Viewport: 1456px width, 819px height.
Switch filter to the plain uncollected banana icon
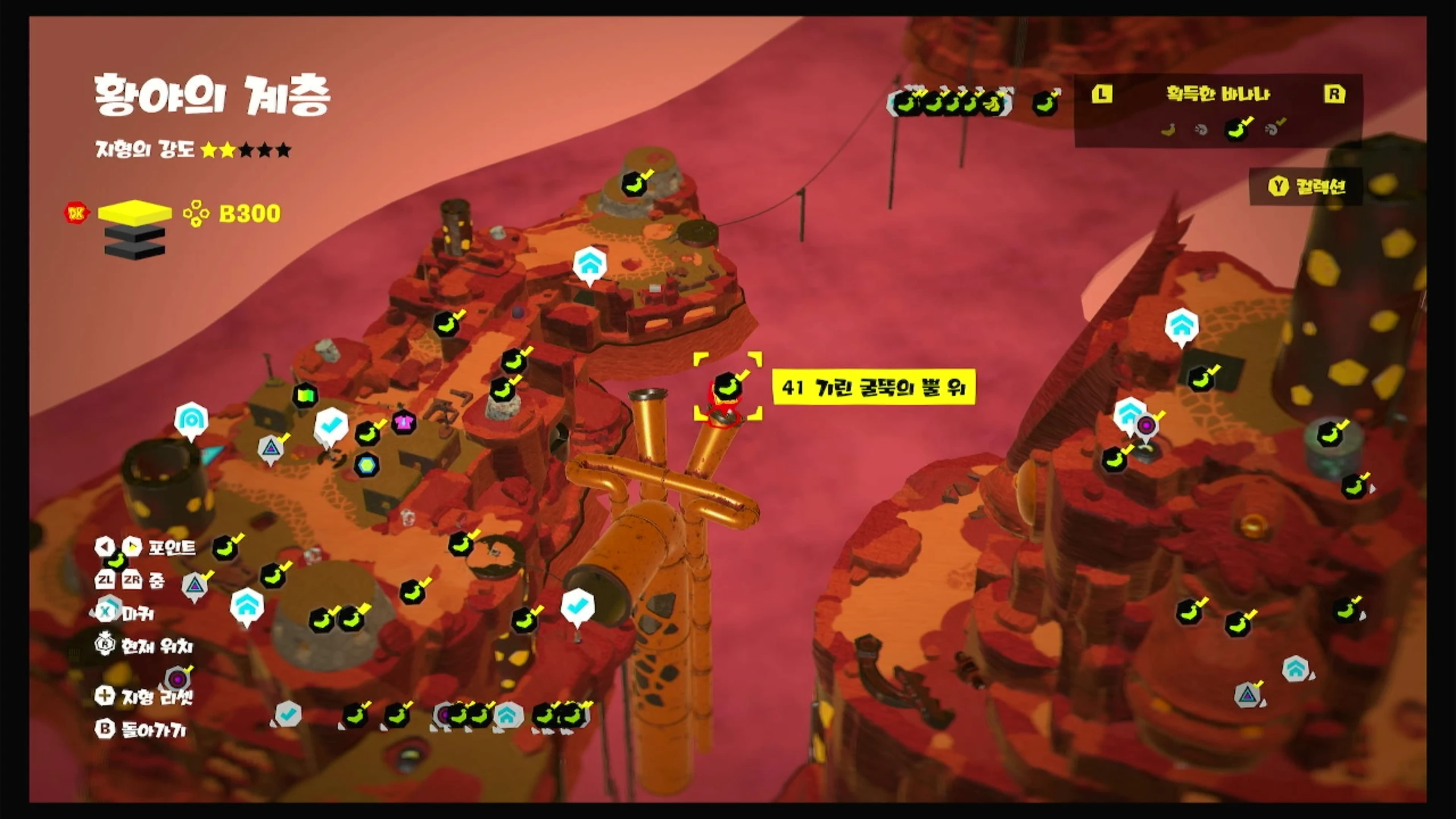coord(1168,130)
